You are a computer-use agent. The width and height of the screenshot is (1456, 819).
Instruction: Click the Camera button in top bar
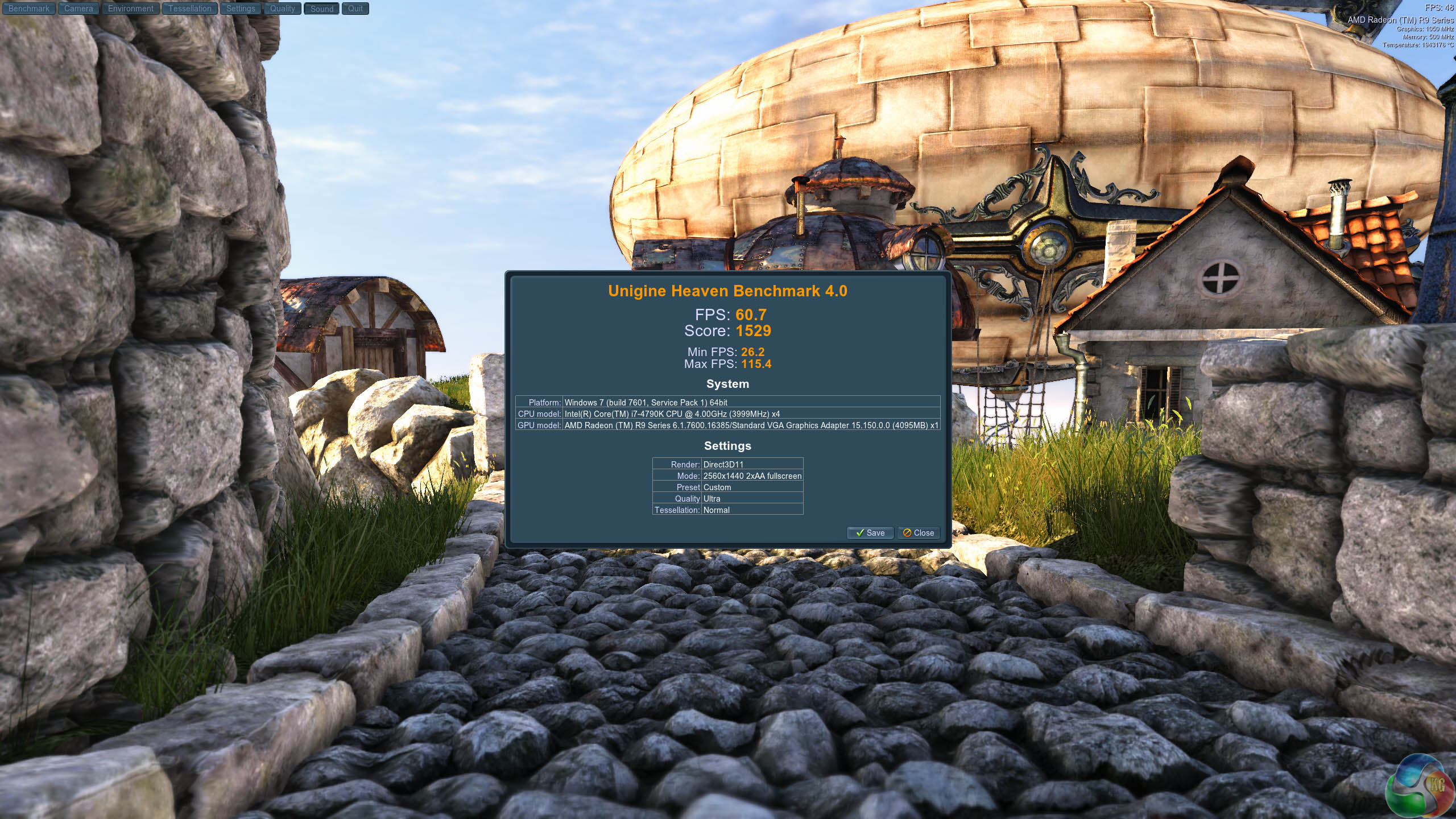(78, 9)
